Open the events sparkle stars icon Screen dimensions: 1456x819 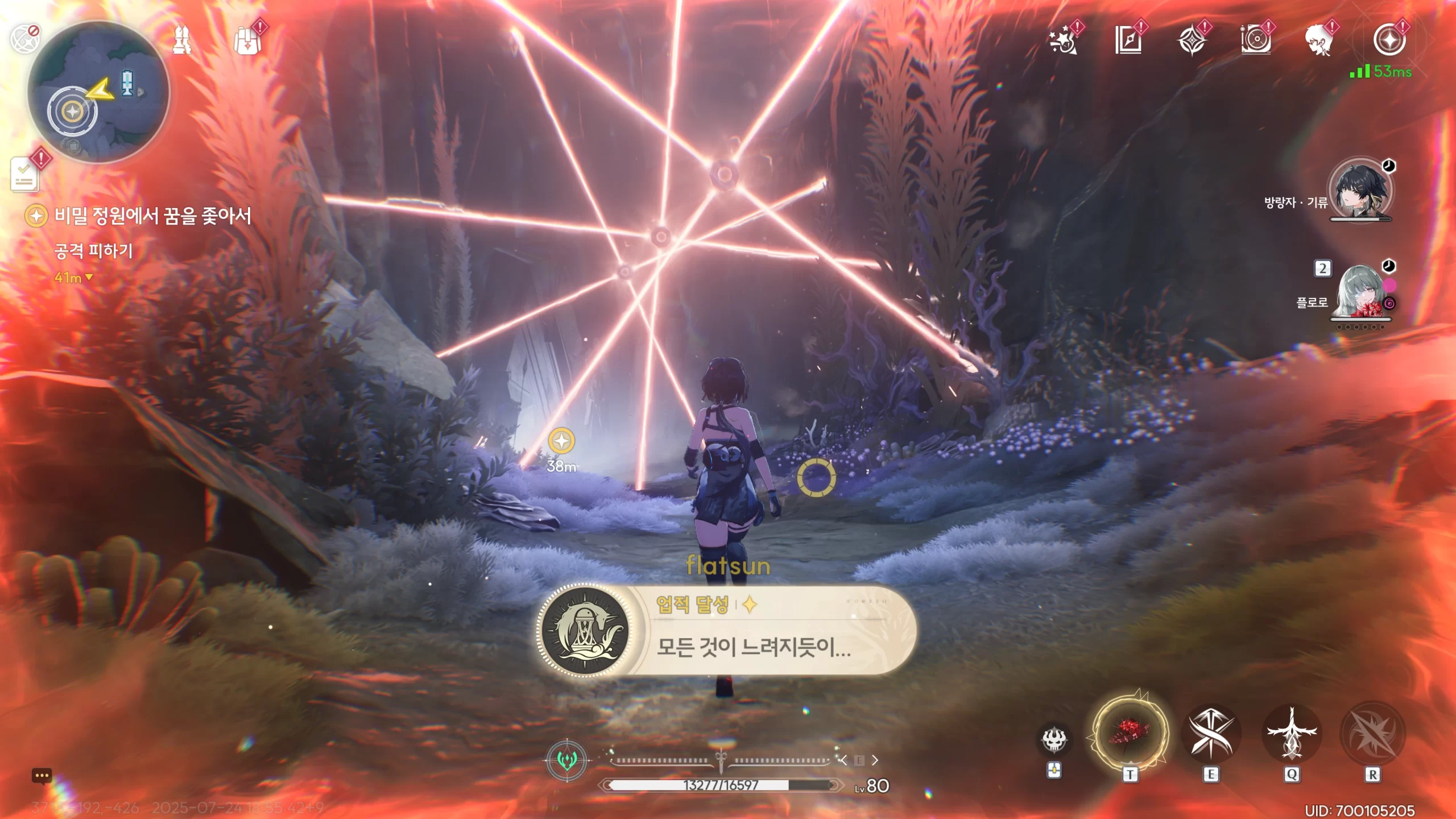[1062, 41]
